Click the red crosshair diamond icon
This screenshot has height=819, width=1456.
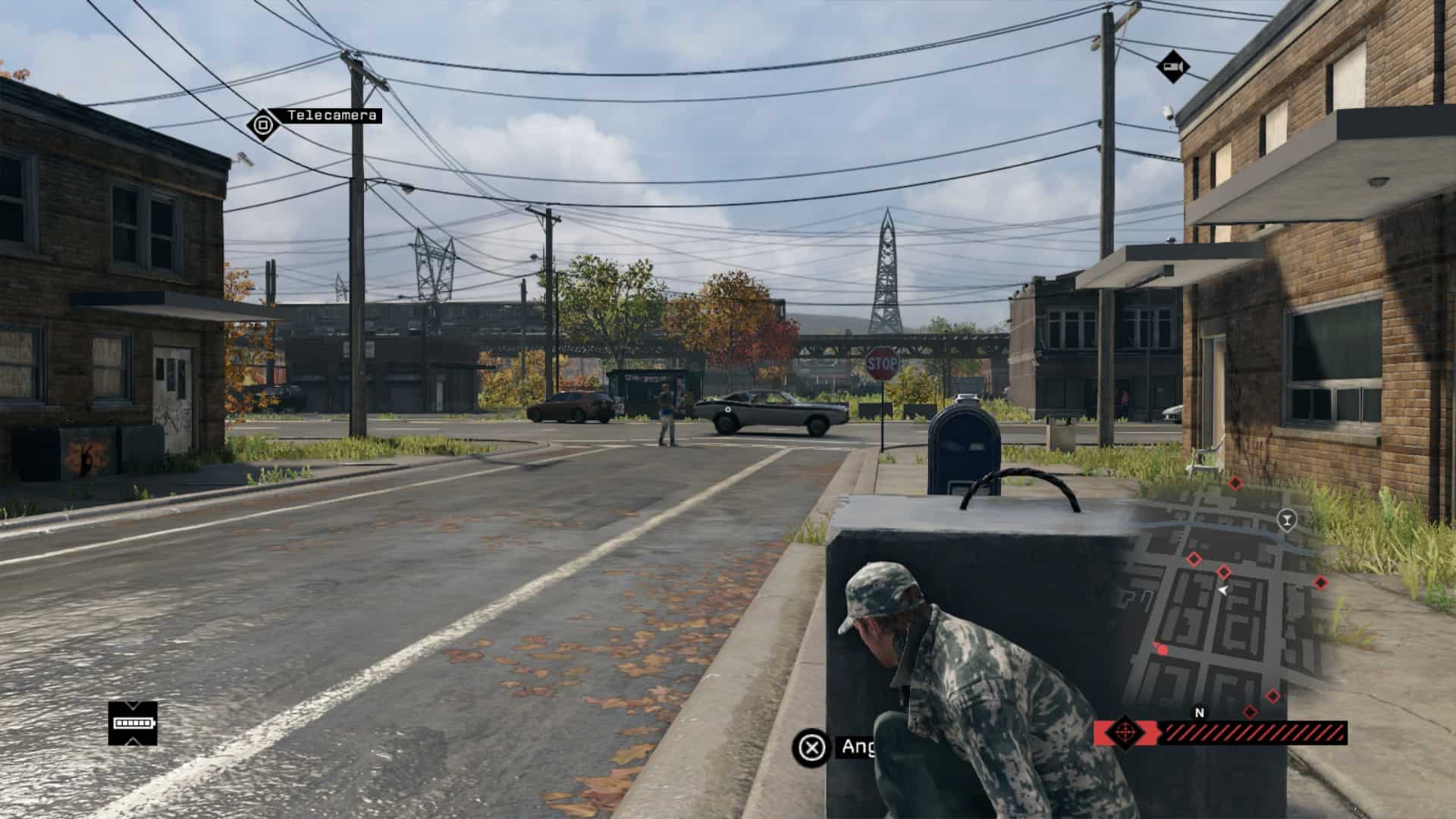point(1125,733)
